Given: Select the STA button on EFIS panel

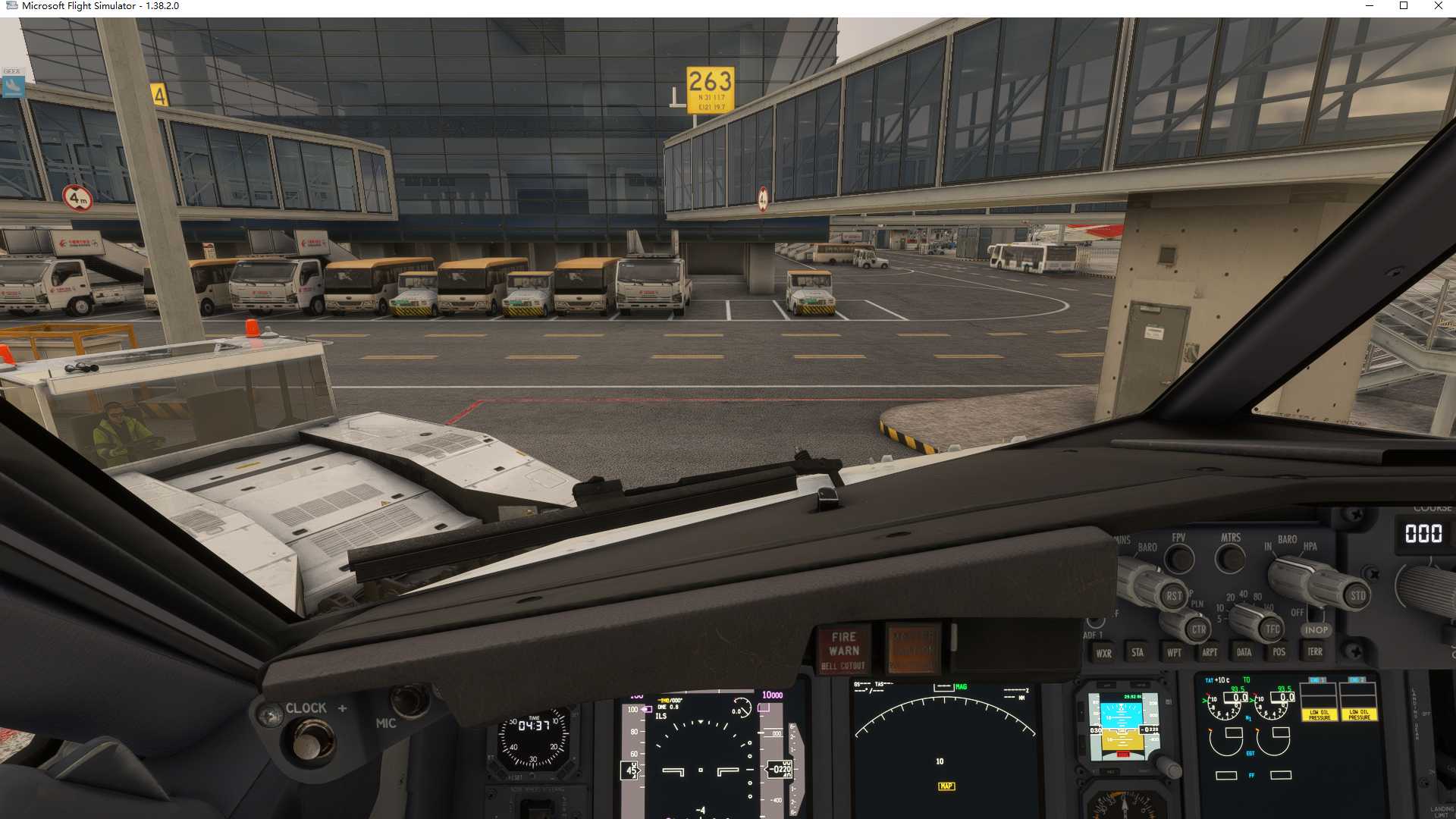Looking at the screenshot, I should [1138, 652].
